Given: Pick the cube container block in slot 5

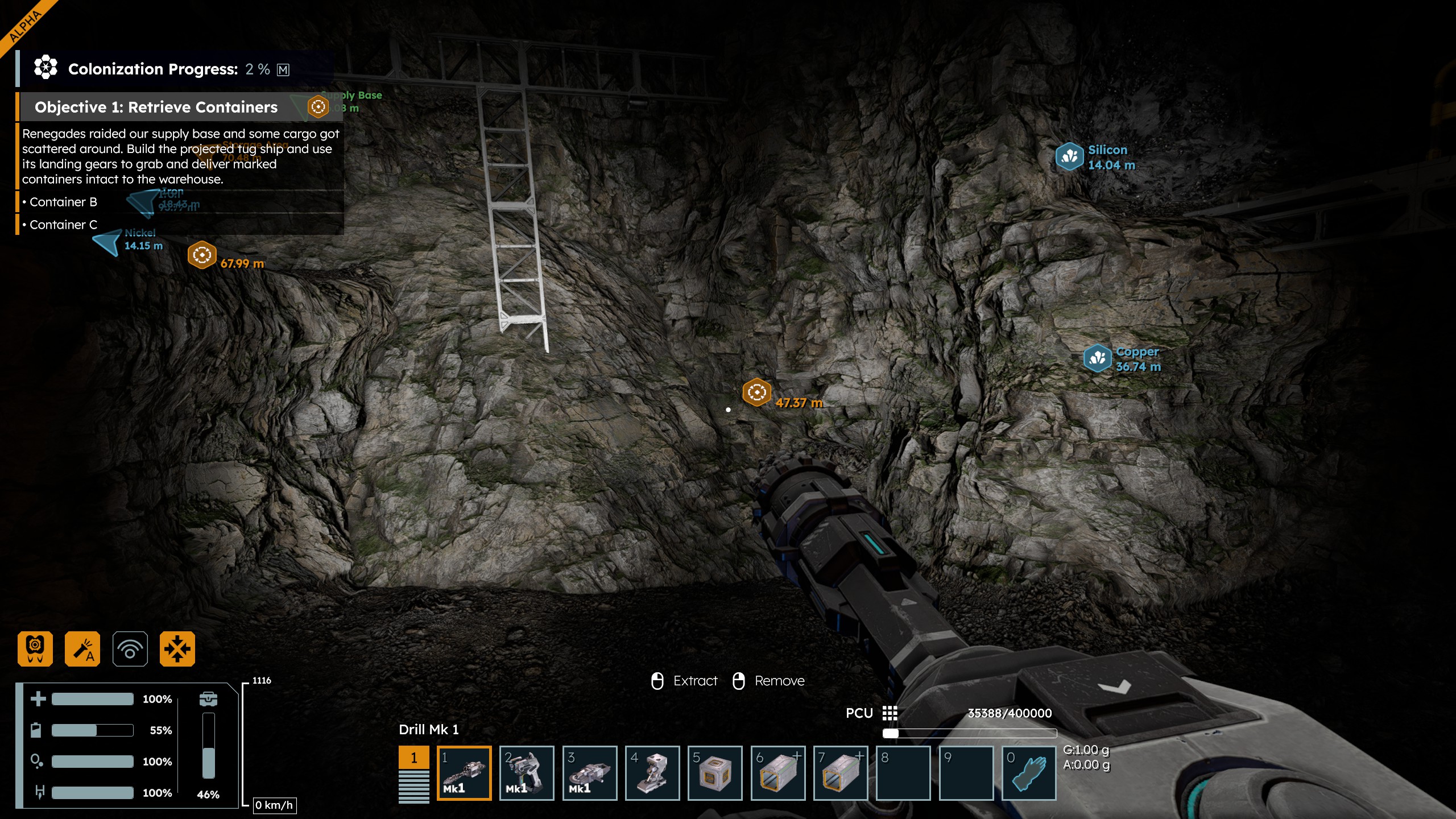Looking at the screenshot, I should click(714, 773).
